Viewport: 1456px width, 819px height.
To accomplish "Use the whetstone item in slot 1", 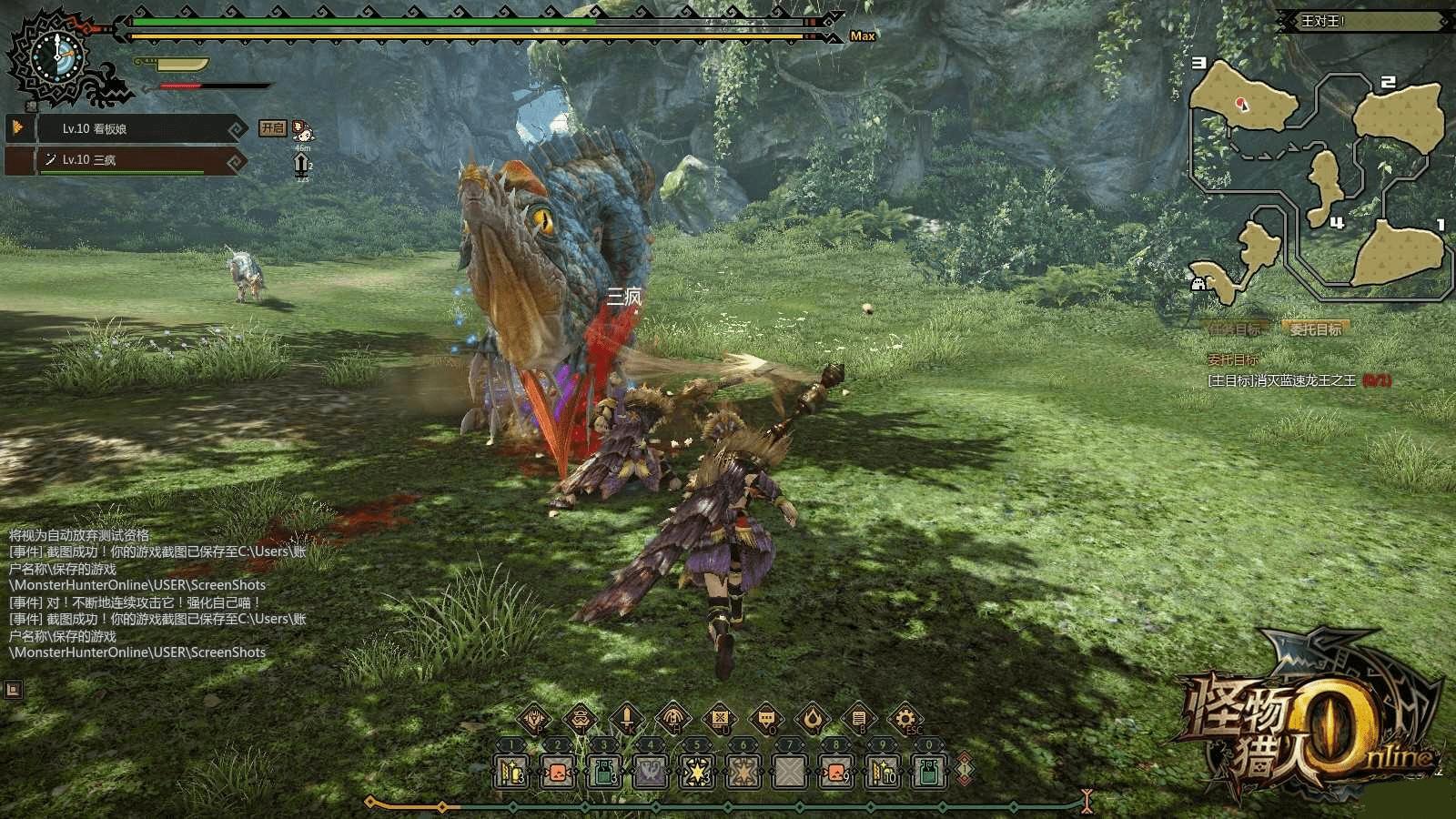I will (511, 773).
